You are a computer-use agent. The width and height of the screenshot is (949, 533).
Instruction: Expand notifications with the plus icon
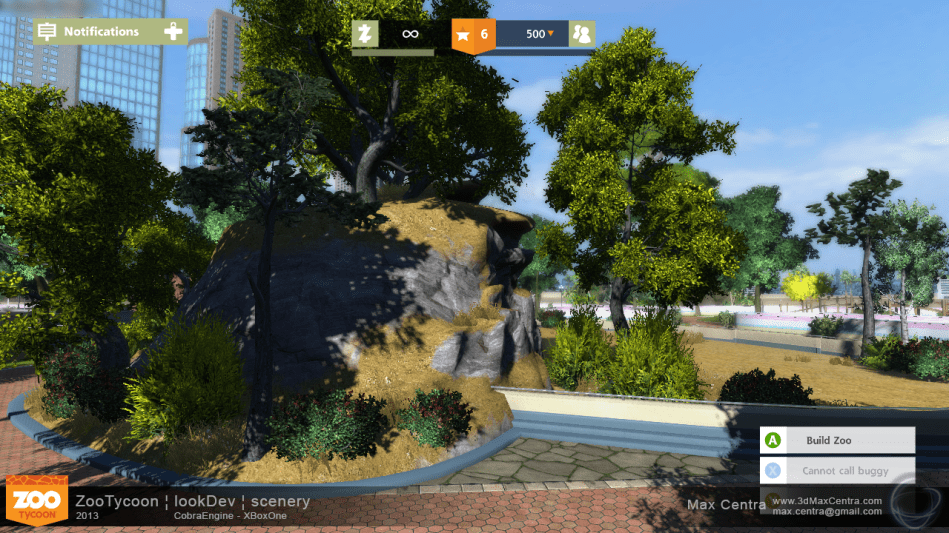click(x=173, y=32)
